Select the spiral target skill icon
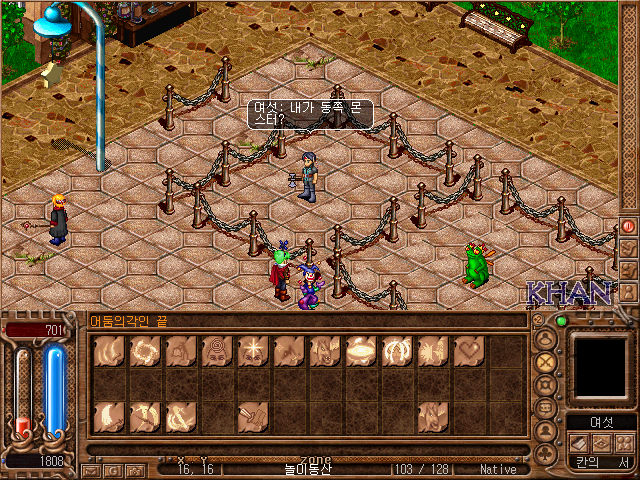 [x=215, y=350]
